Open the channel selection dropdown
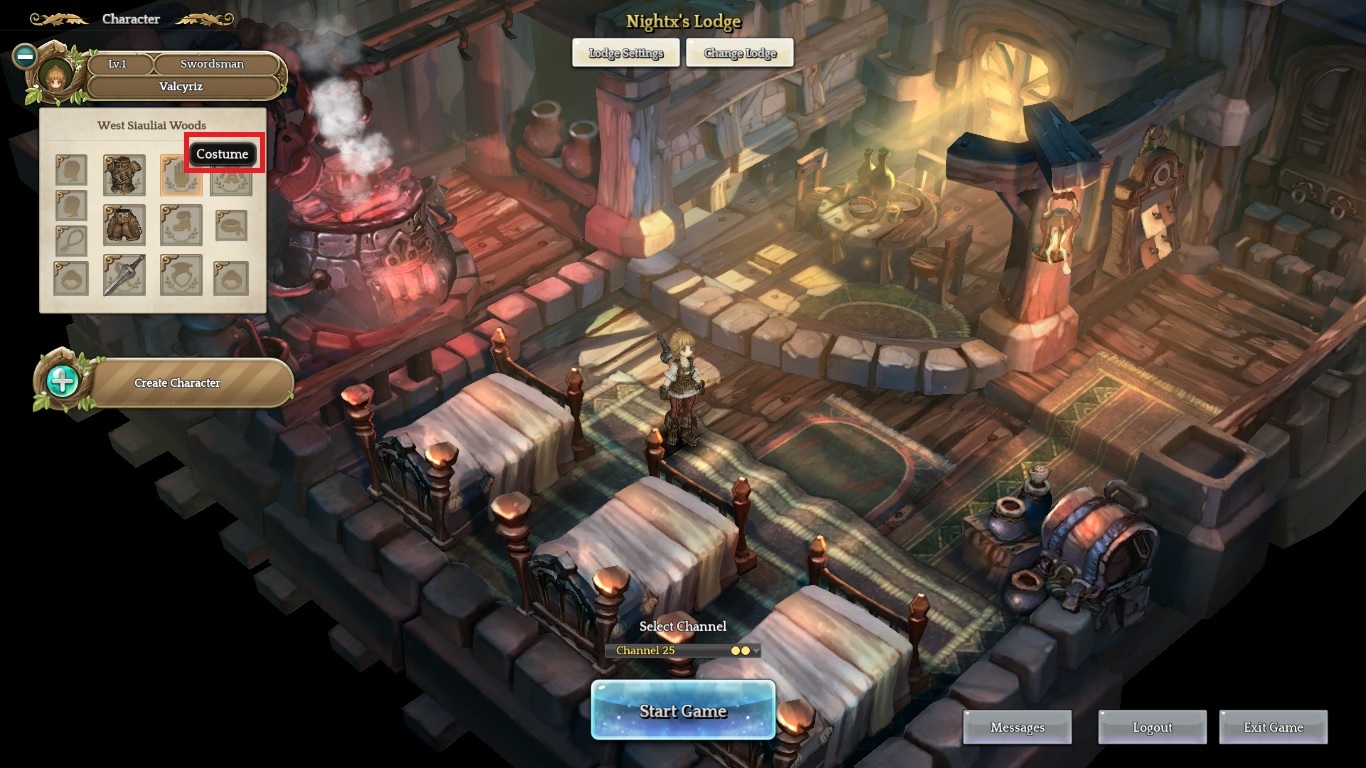Screen dimensions: 1366x768 pyautogui.click(x=683, y=650)
